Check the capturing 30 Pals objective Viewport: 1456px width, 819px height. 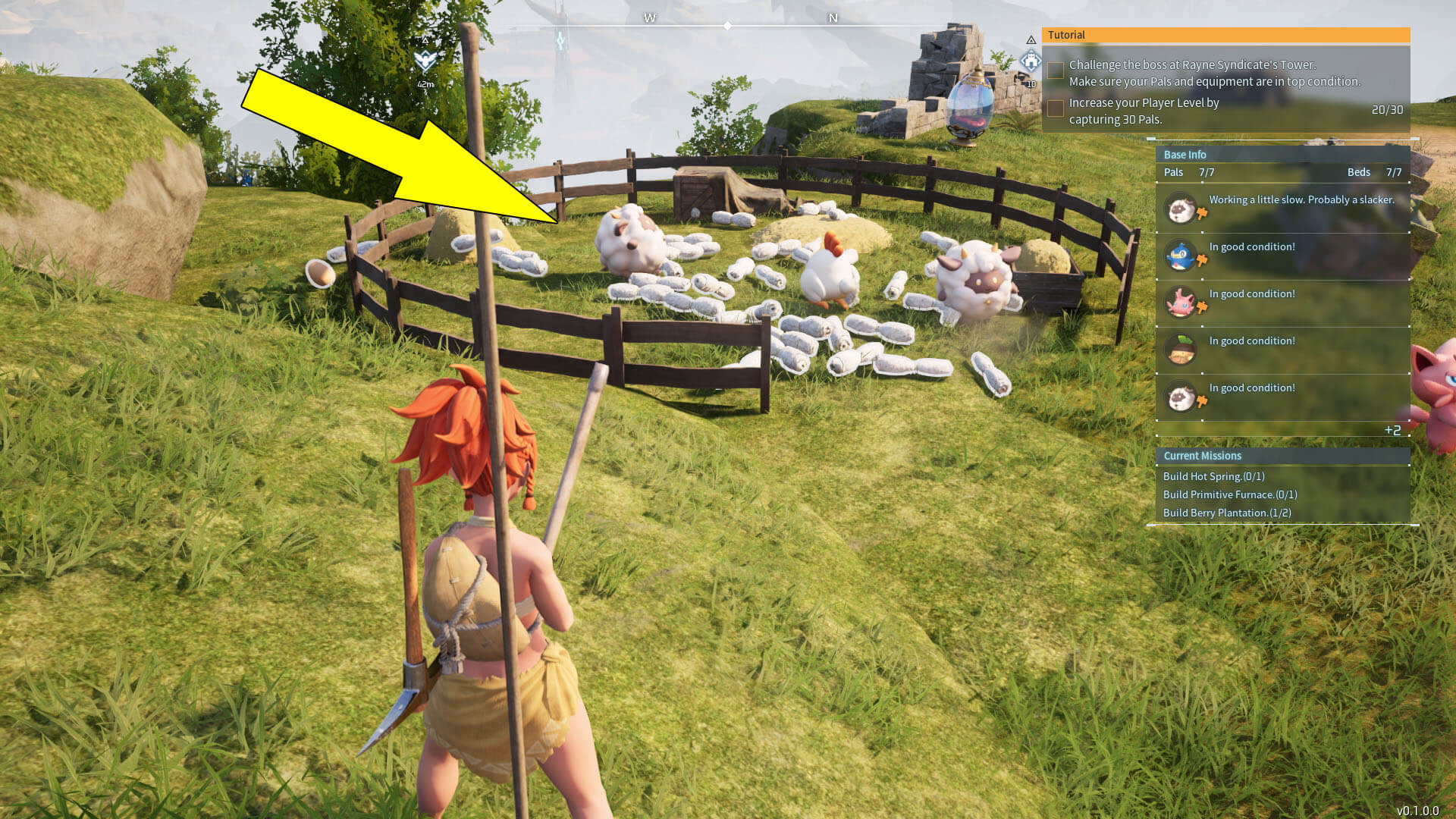click(1054, 108)
